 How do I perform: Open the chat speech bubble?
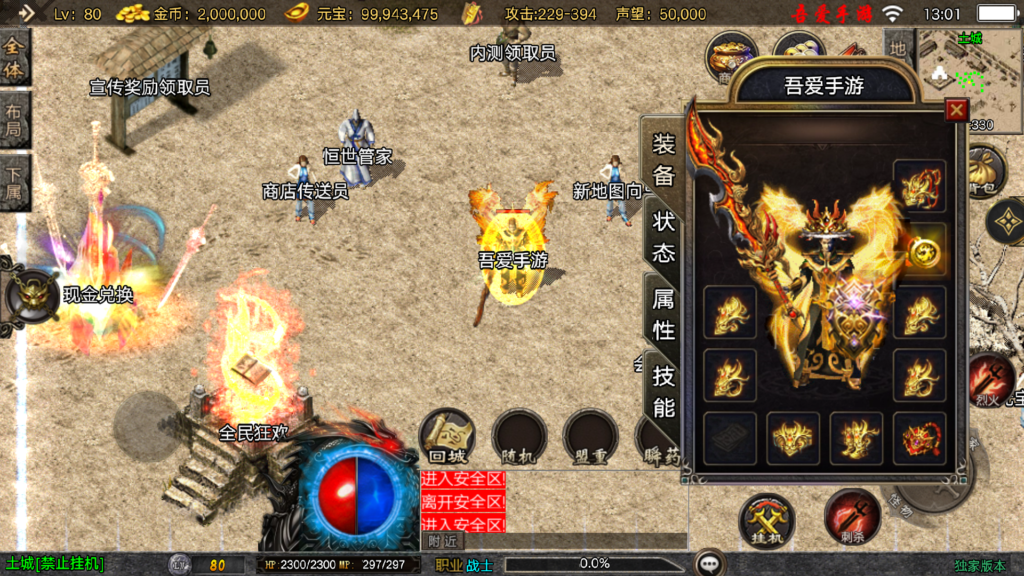click(710, 563)
